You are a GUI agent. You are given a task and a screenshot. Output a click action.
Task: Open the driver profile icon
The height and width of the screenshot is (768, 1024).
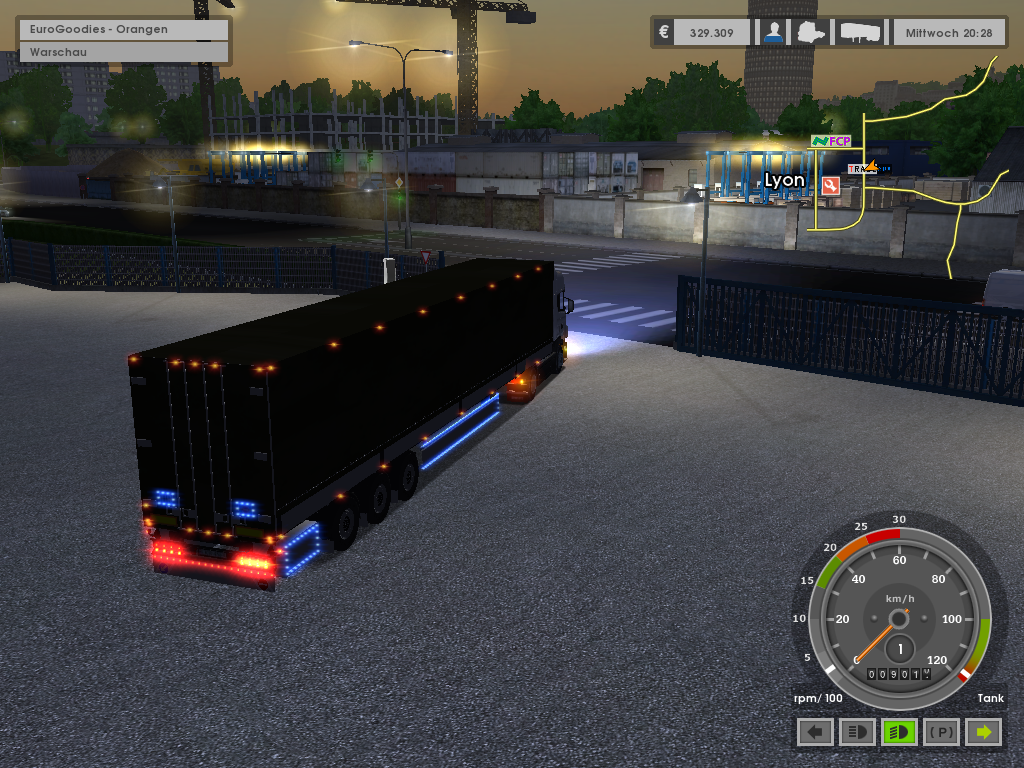pos(772,32)
